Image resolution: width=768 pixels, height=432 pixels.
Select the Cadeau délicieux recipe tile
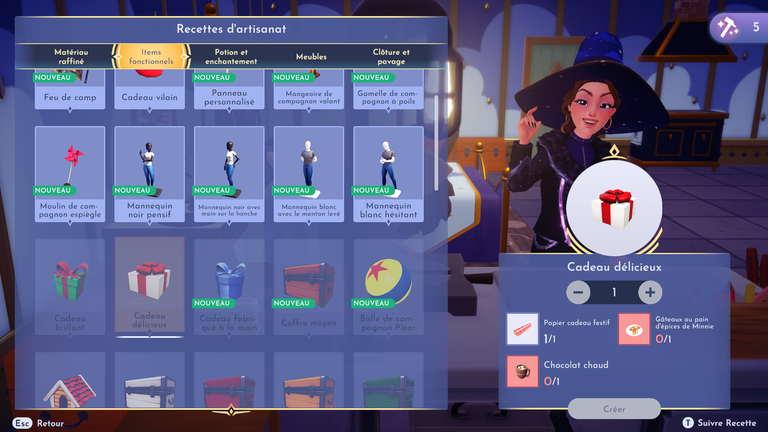(149, 286)
